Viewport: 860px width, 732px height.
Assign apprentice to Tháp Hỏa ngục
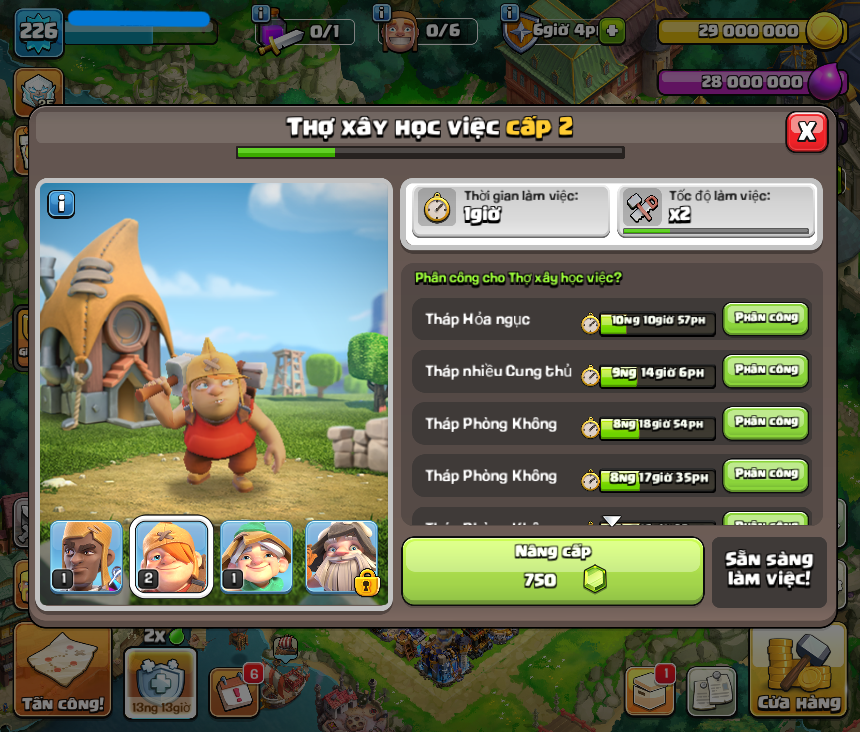(765, 319)
